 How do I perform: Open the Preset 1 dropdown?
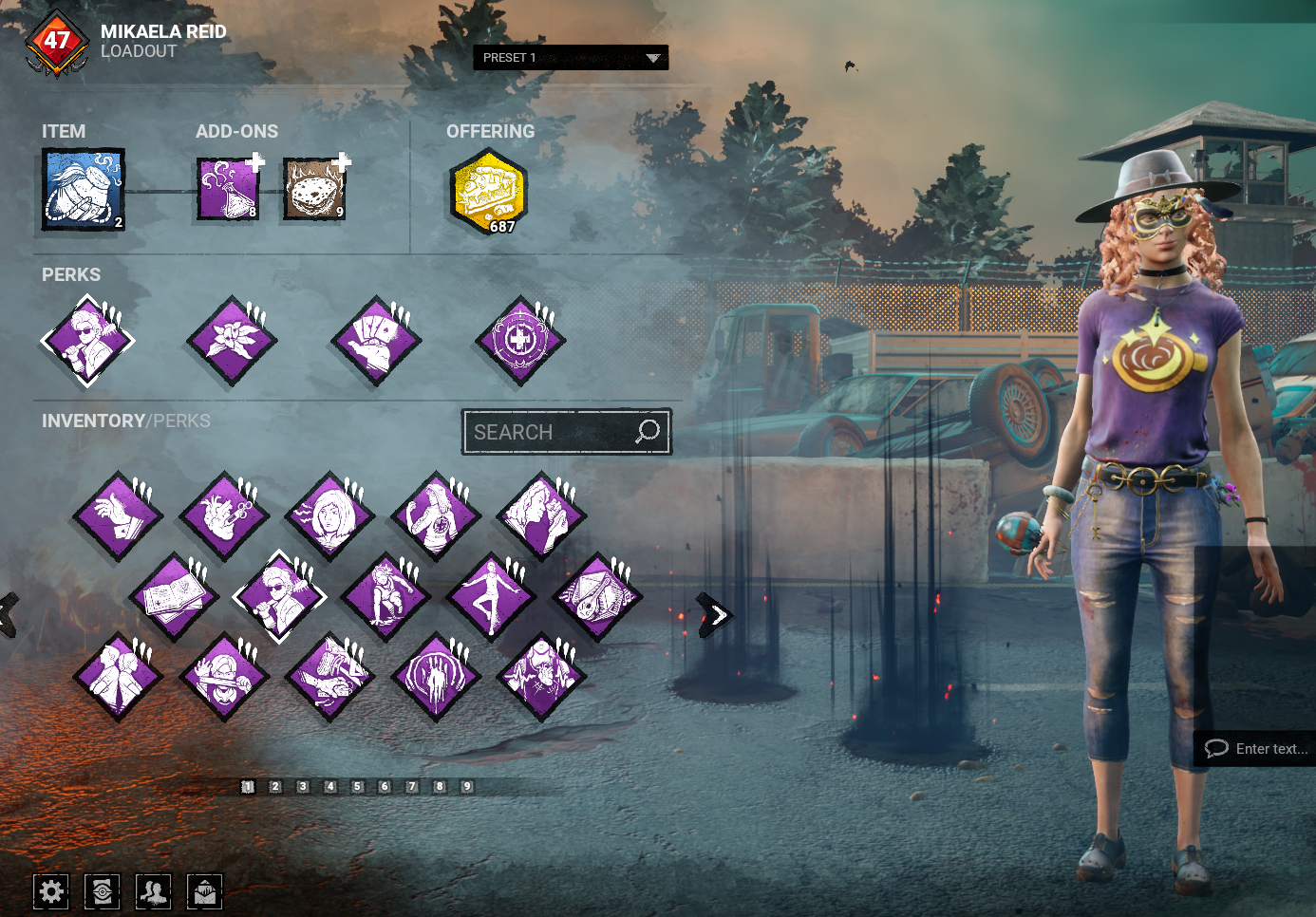(571, 58)
